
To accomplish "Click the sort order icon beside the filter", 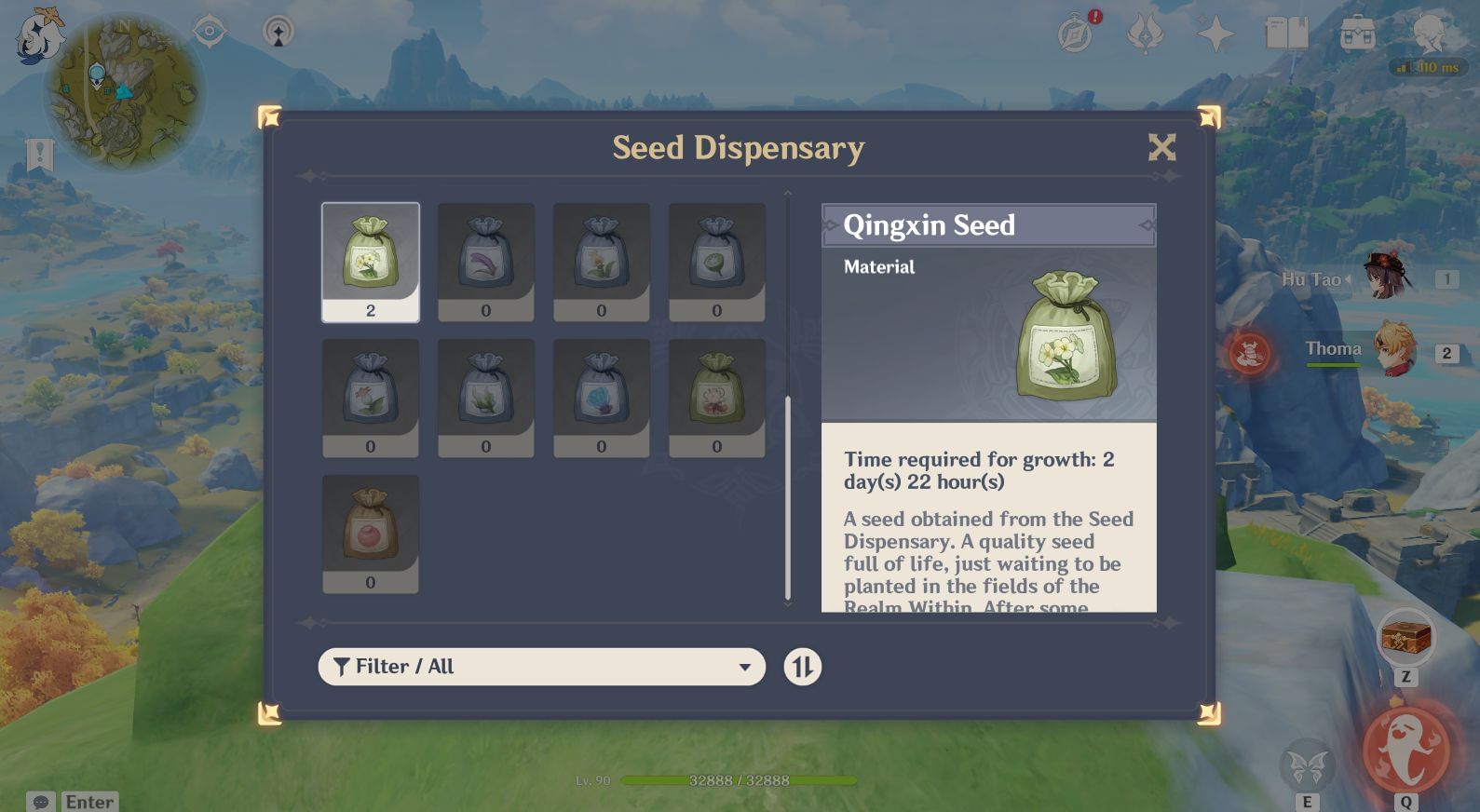I will coord(802,667).
